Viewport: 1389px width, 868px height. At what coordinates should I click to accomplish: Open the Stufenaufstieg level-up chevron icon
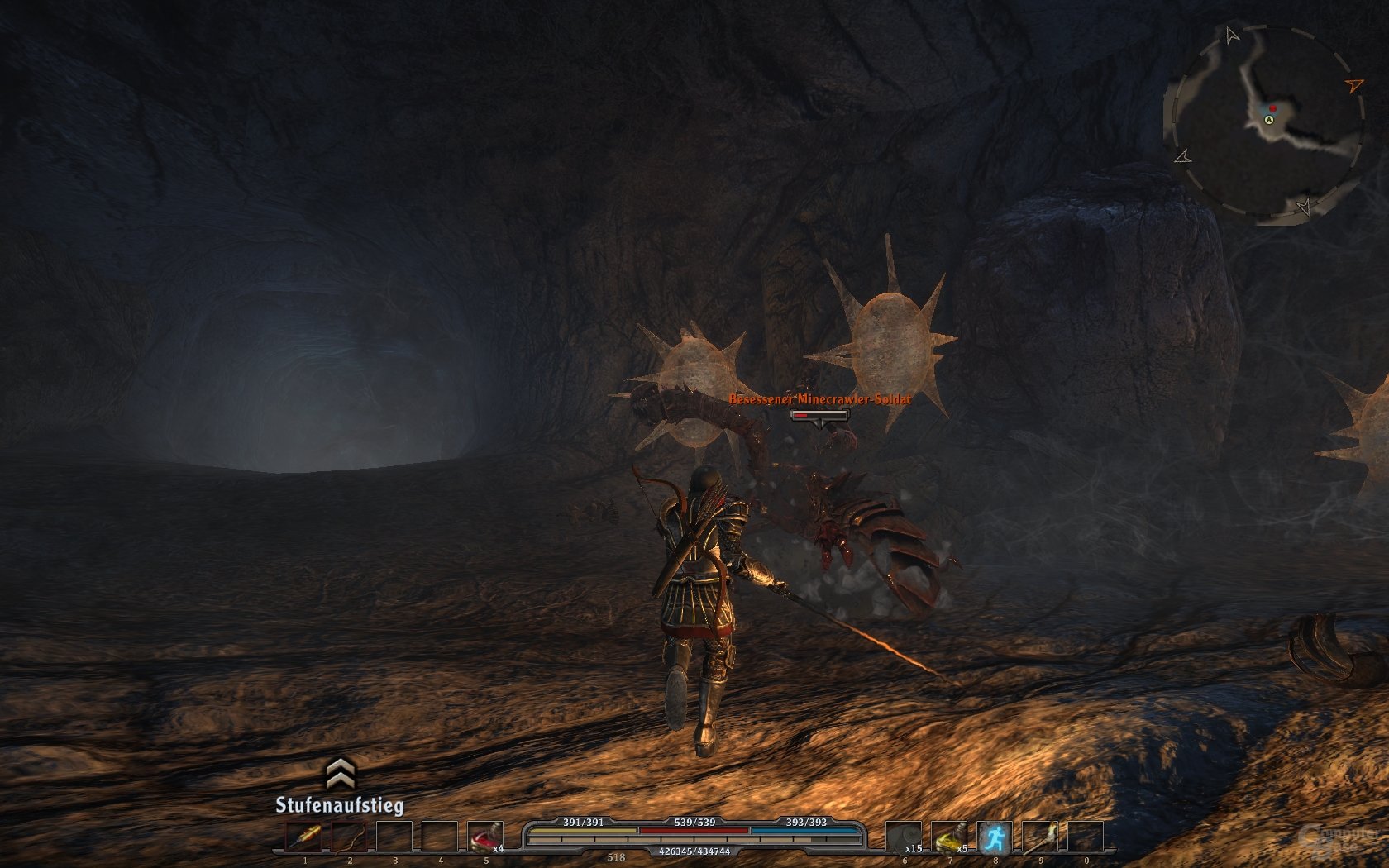click(x=340, y=774)
